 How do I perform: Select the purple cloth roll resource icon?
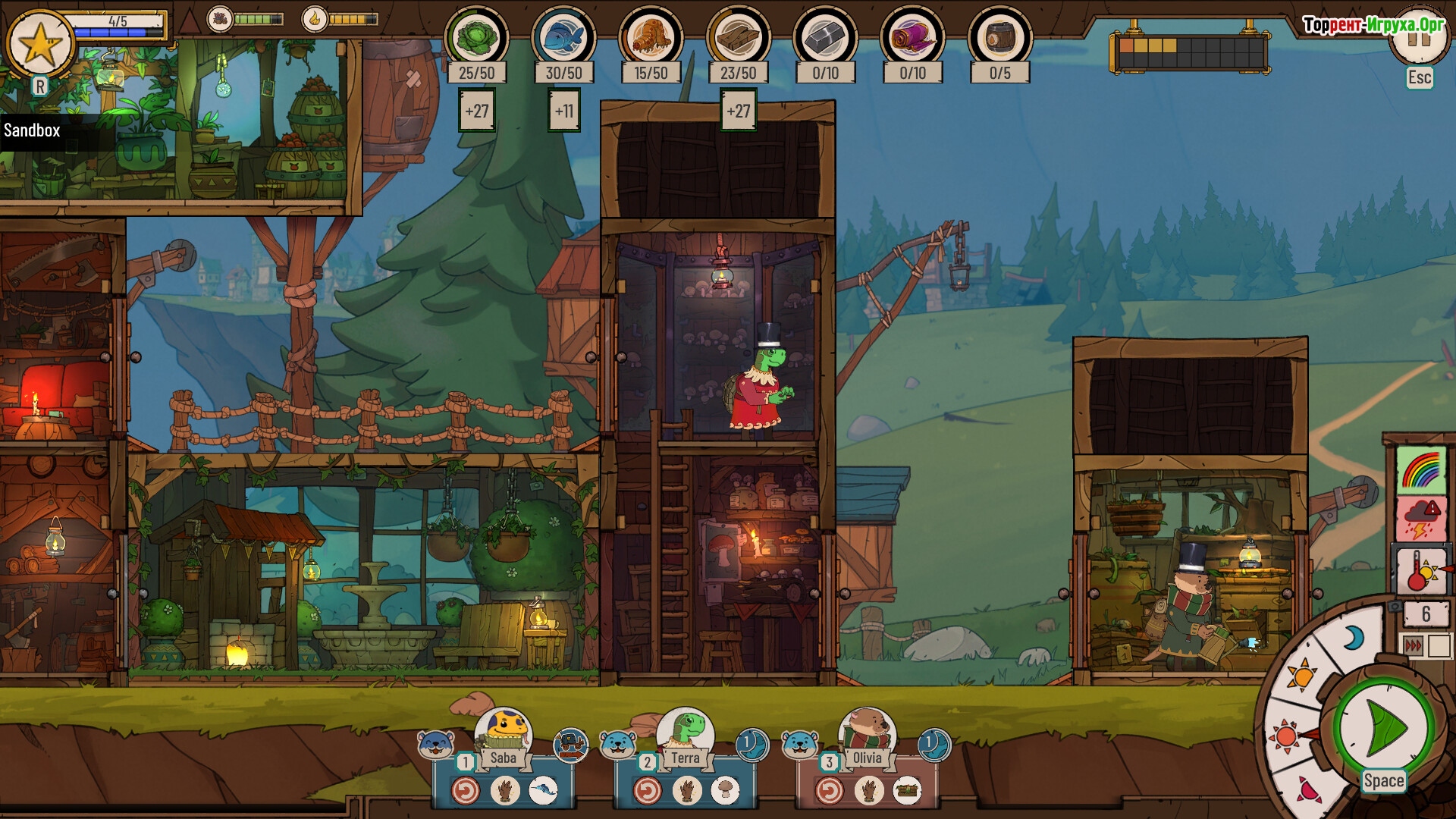(x=912, y=37)
